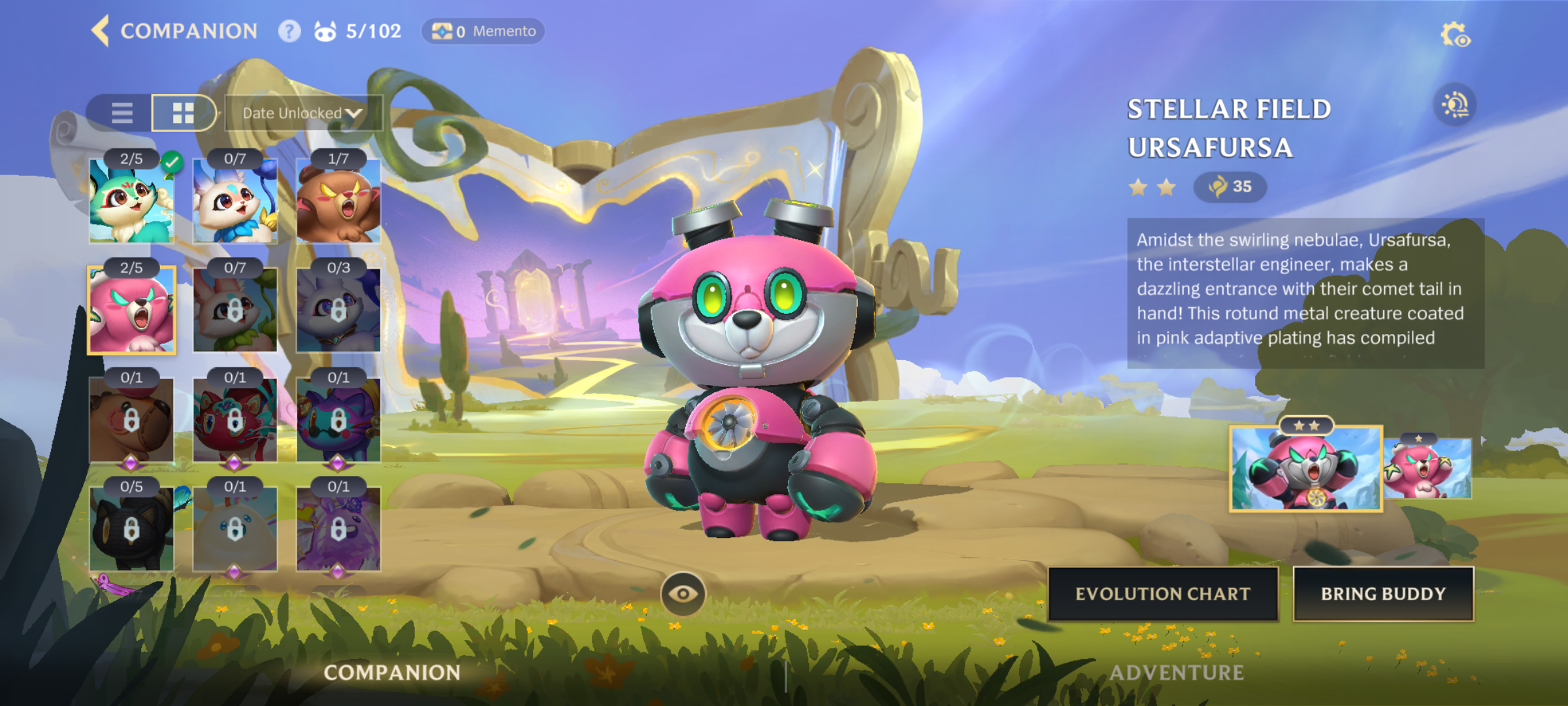This screenshot has width=1568, height=706.
Task: Select the brown bear companion tile
Action: [338, 201]
